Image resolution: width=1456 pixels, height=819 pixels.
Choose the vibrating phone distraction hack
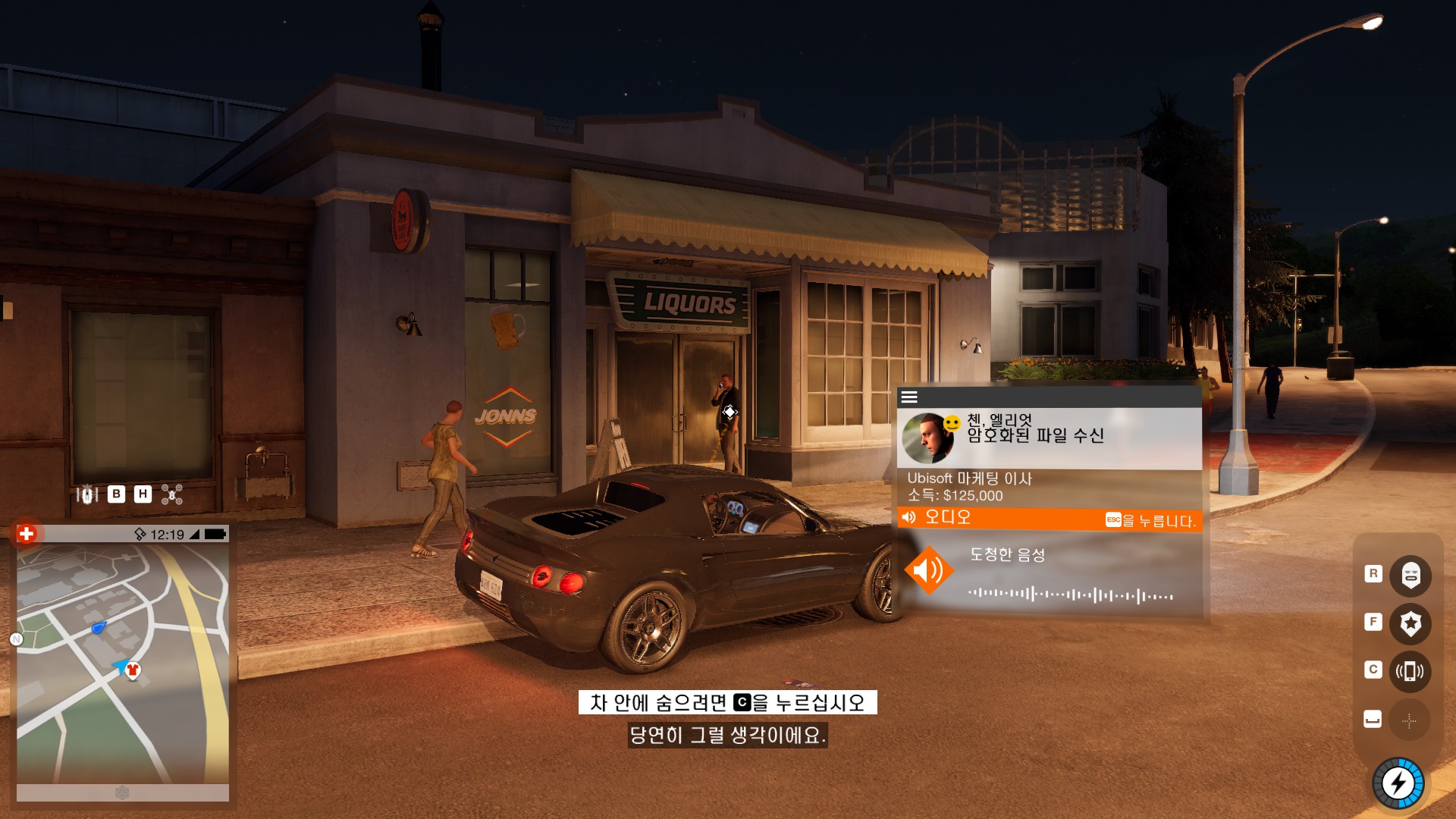pos(1410,671)
